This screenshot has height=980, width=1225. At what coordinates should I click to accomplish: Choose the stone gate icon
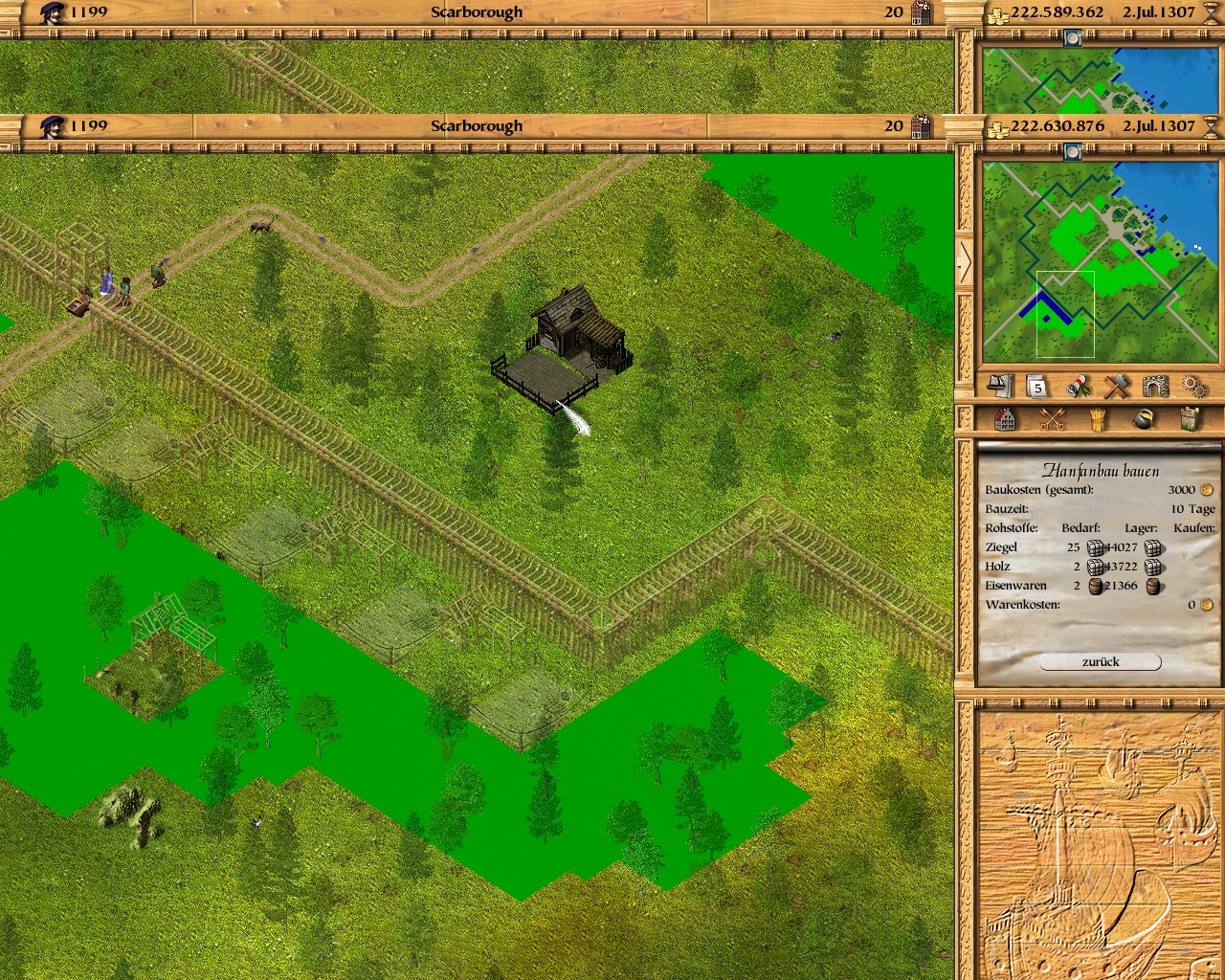coord(1156,387)
